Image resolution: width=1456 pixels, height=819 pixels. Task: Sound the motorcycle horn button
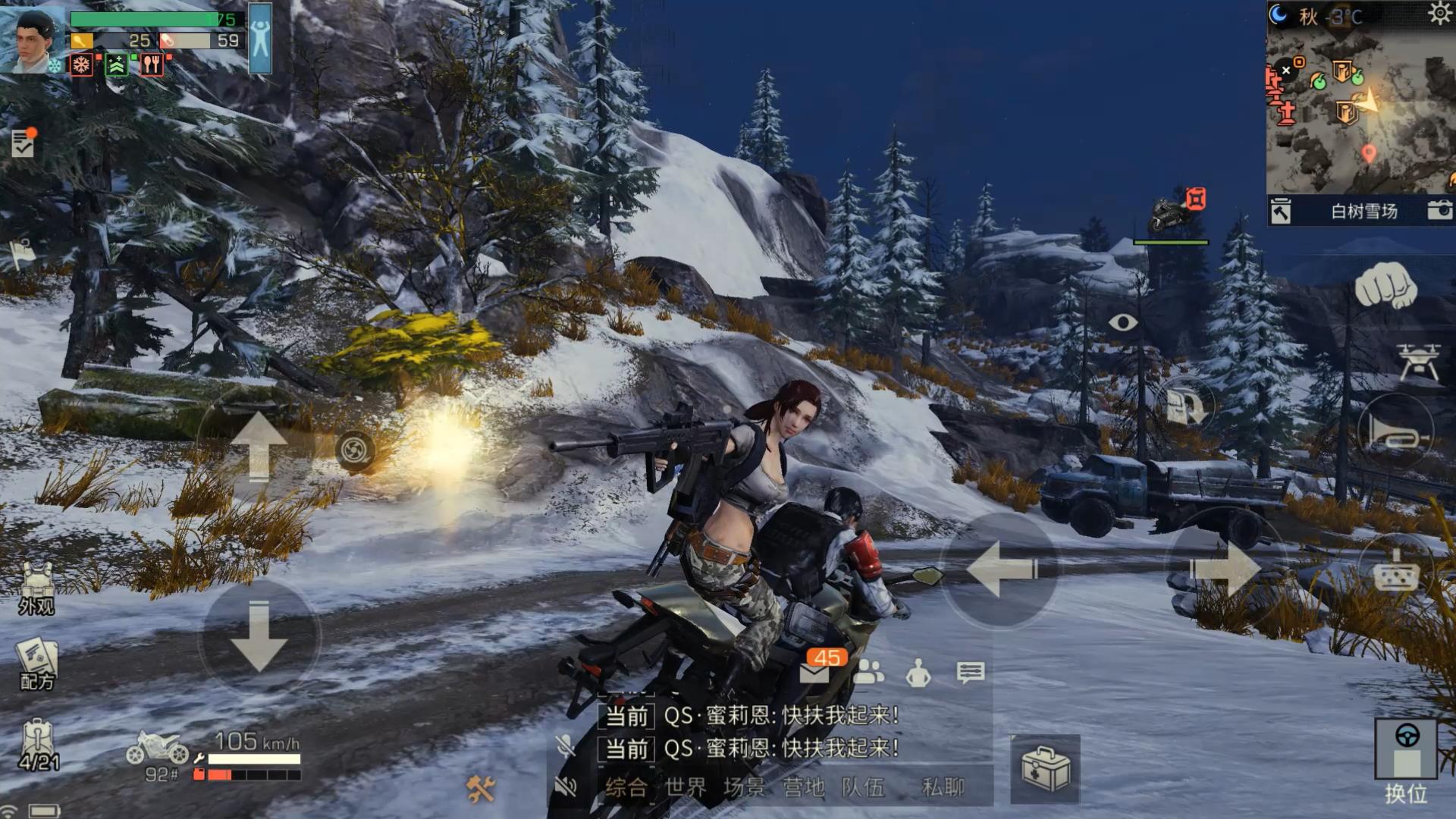pyautogui.click(x=1397, y=431)
